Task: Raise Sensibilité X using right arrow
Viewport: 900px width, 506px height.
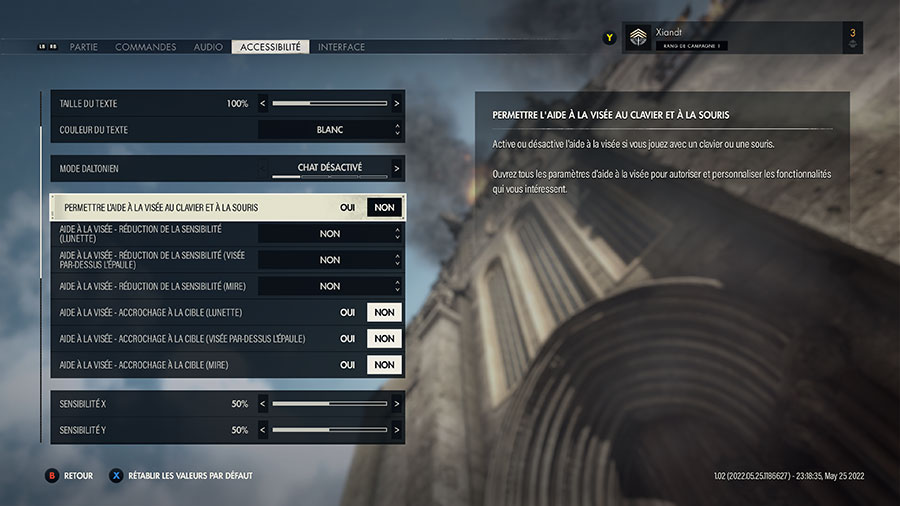Action: (x=396, y=404)
